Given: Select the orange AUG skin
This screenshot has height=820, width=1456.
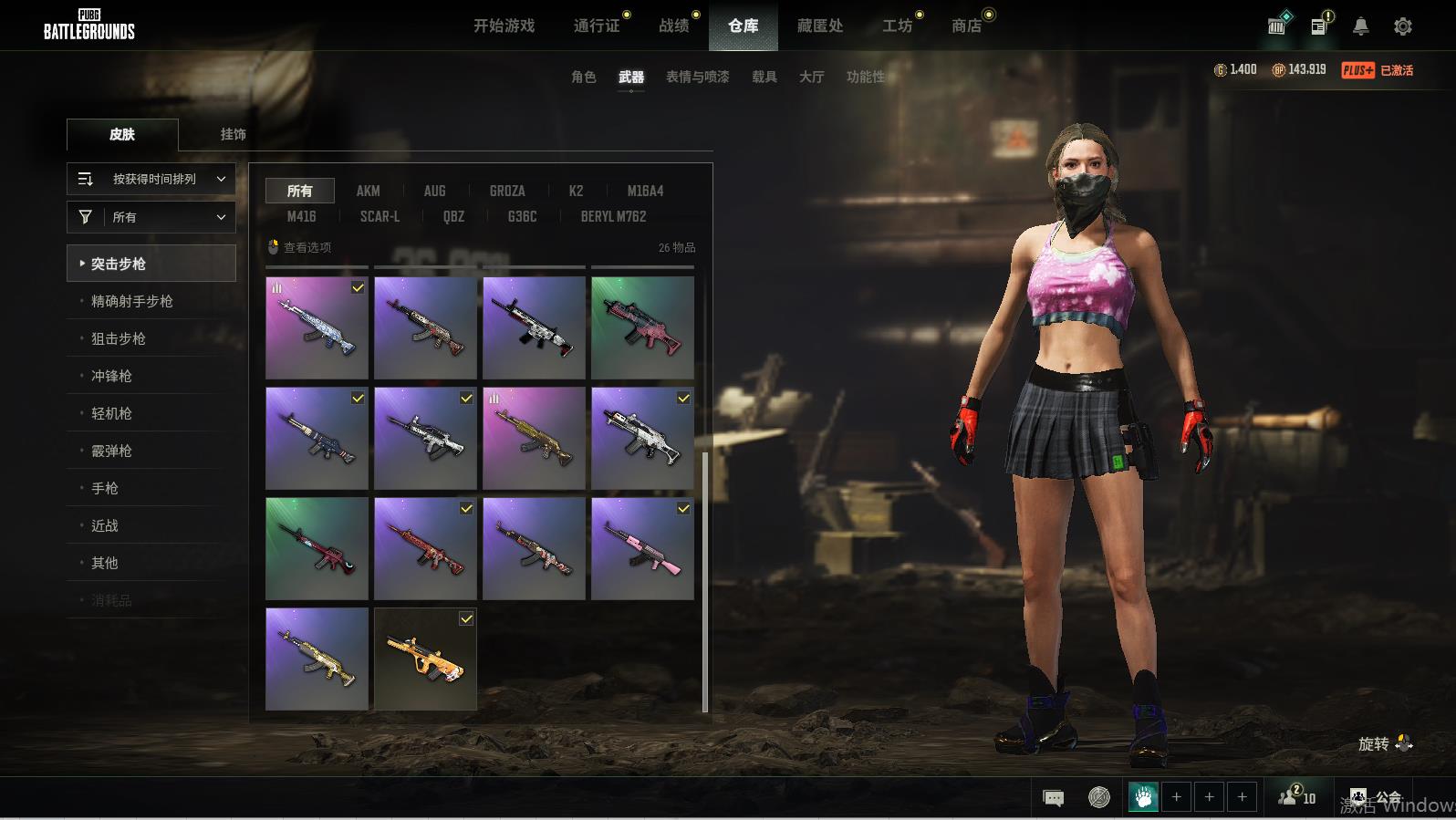Looking at the screenshot, I should pyautogui.click(x=425, y=659).
